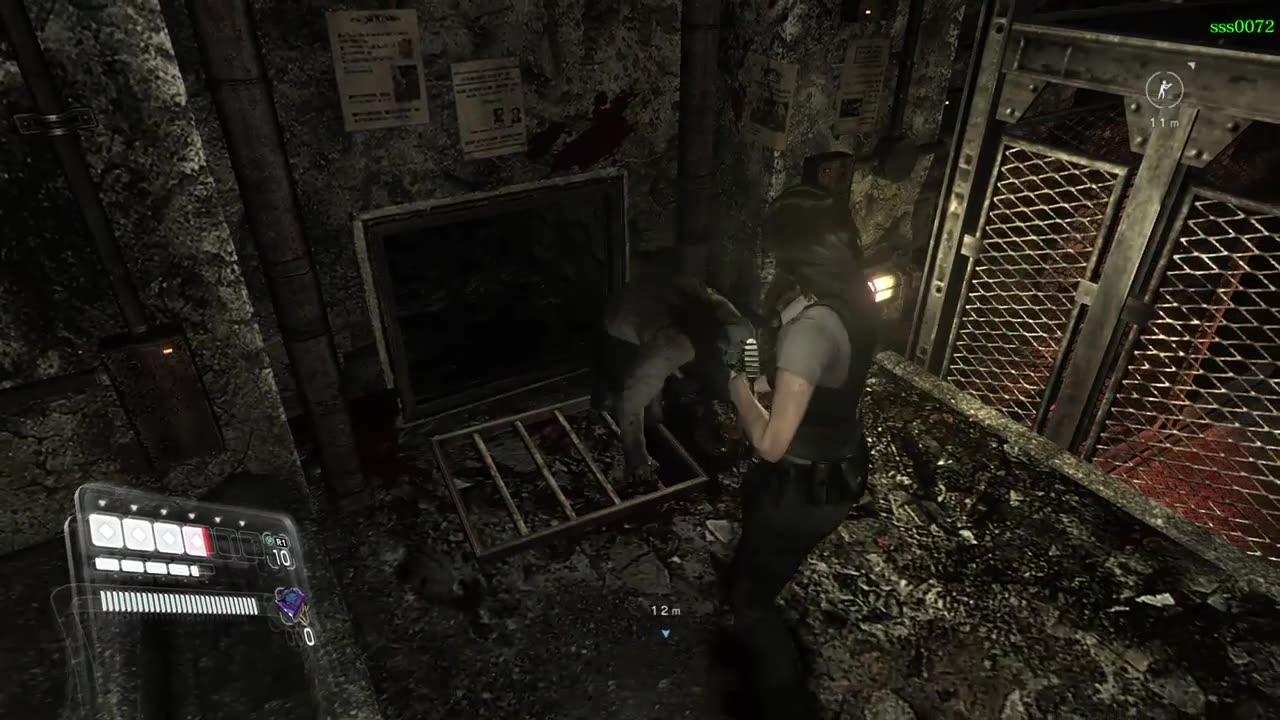The width and height of the screenshot is (1280, 720).
Task: Expand the arrow above the first inventory slot
Action: [x=102, y=502]
